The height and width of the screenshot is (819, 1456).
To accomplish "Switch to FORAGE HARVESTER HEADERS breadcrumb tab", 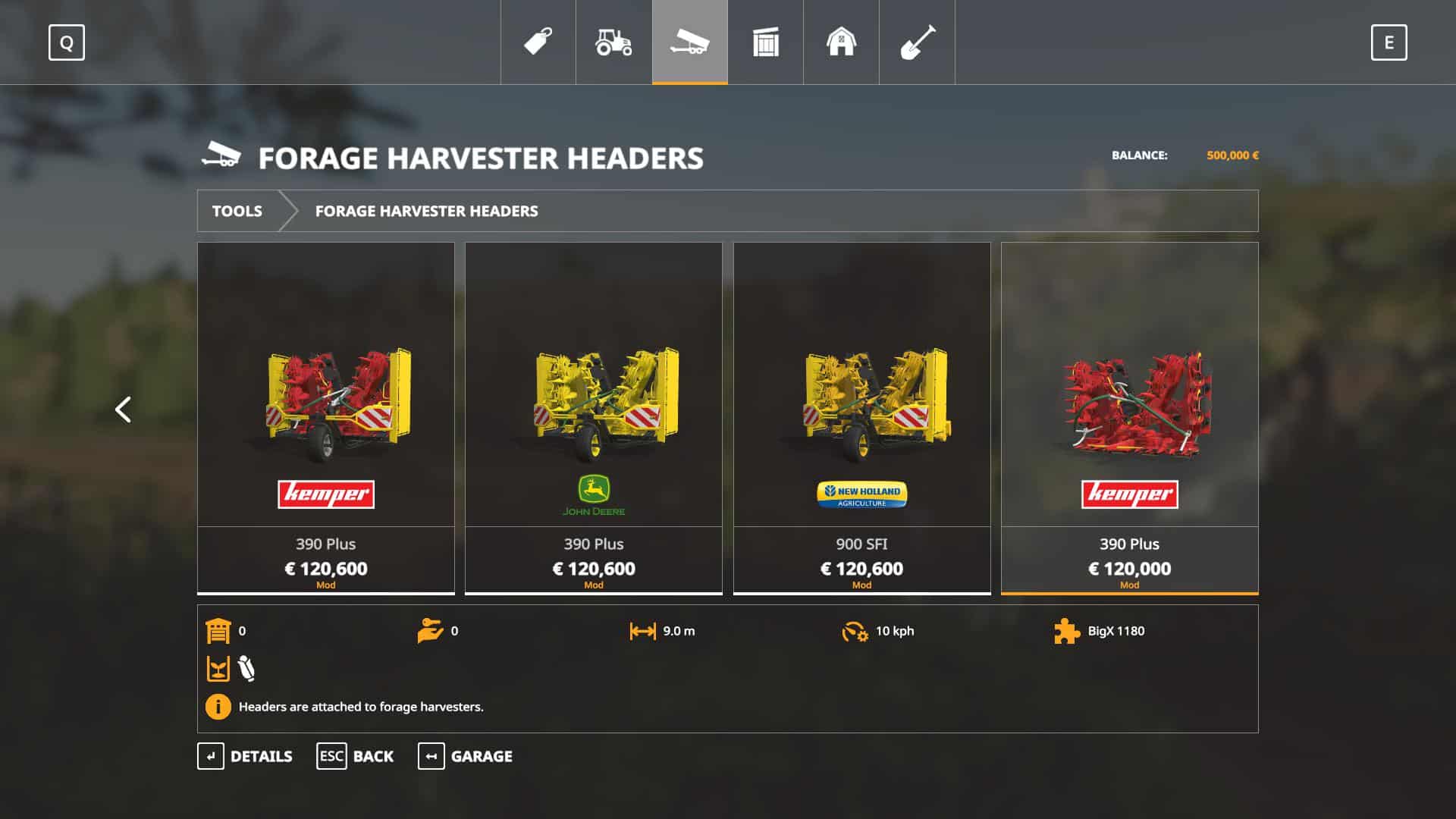I will (426, 211).
